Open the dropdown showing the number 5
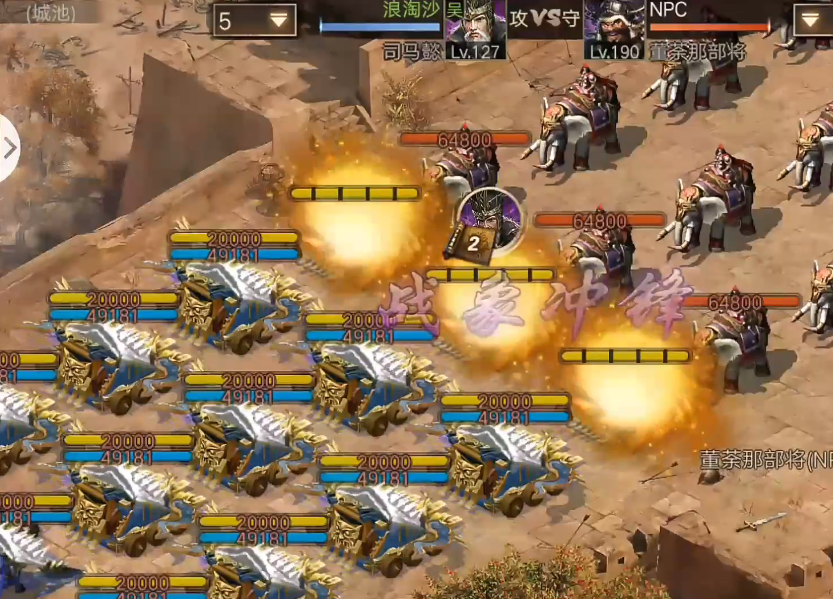The image size is (833, 599). pyautogui.click(x=255, y=20)
